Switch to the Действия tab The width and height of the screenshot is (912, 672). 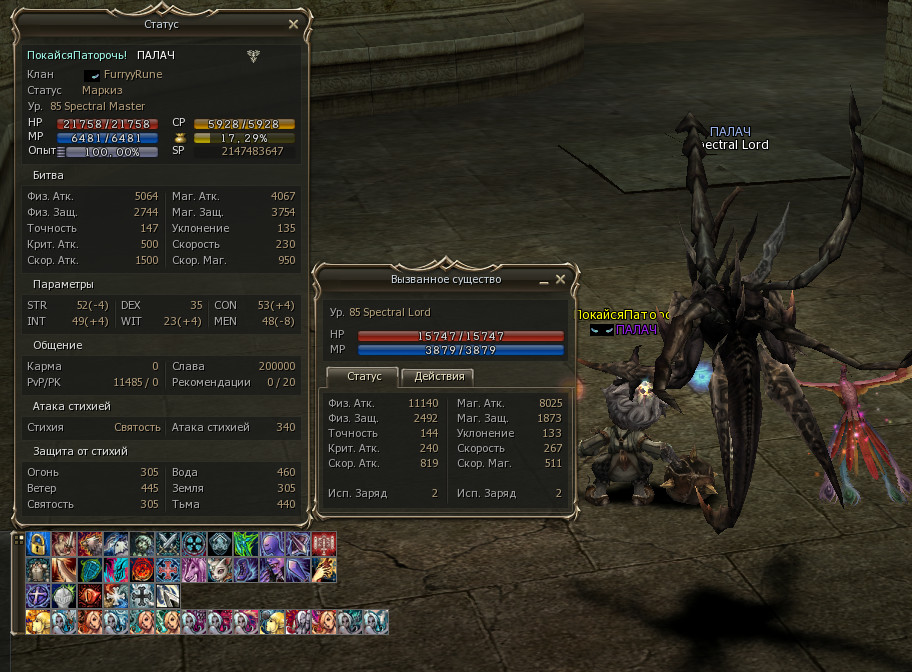438,376
